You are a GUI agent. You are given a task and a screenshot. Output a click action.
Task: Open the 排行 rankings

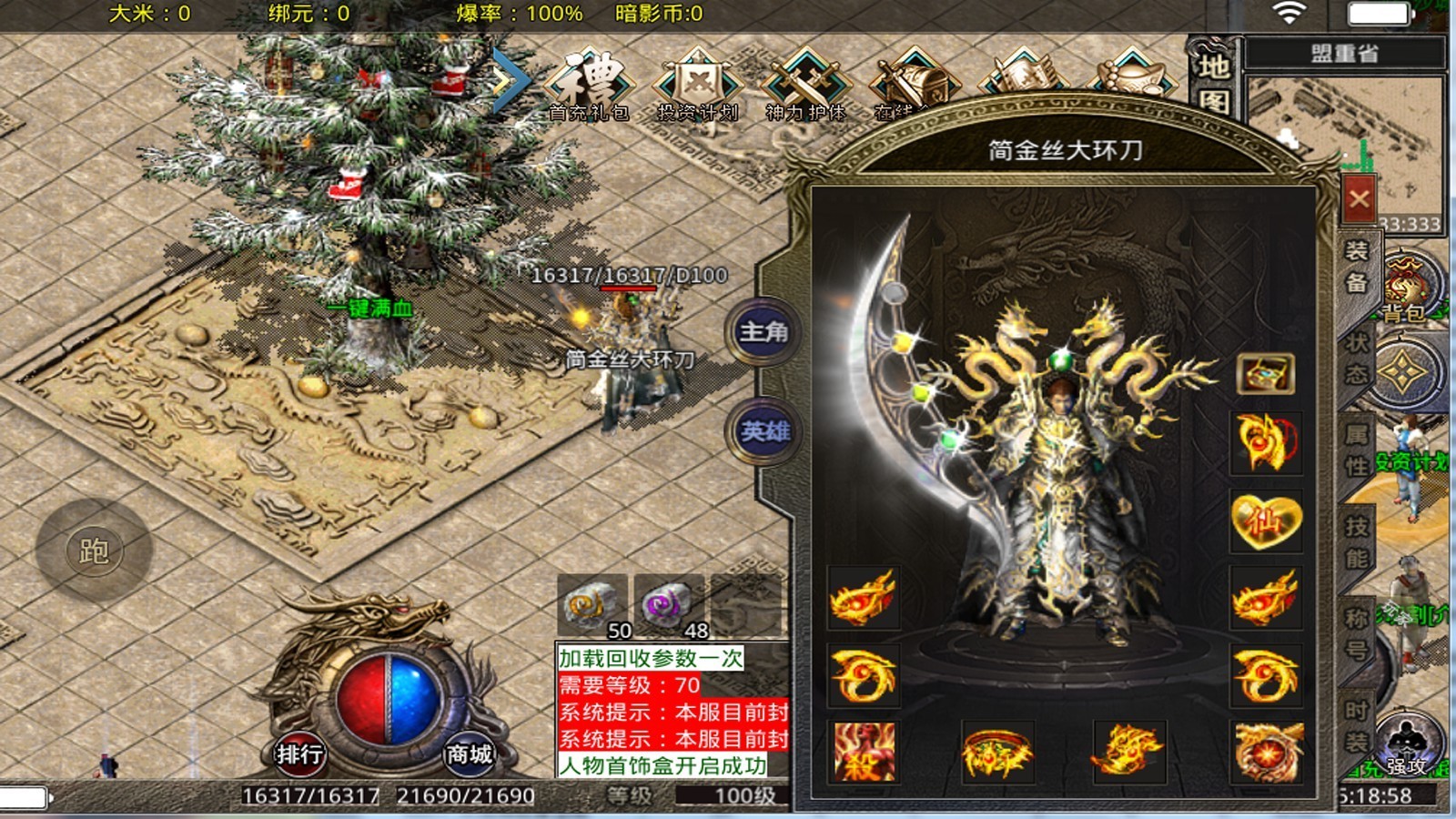299,753
